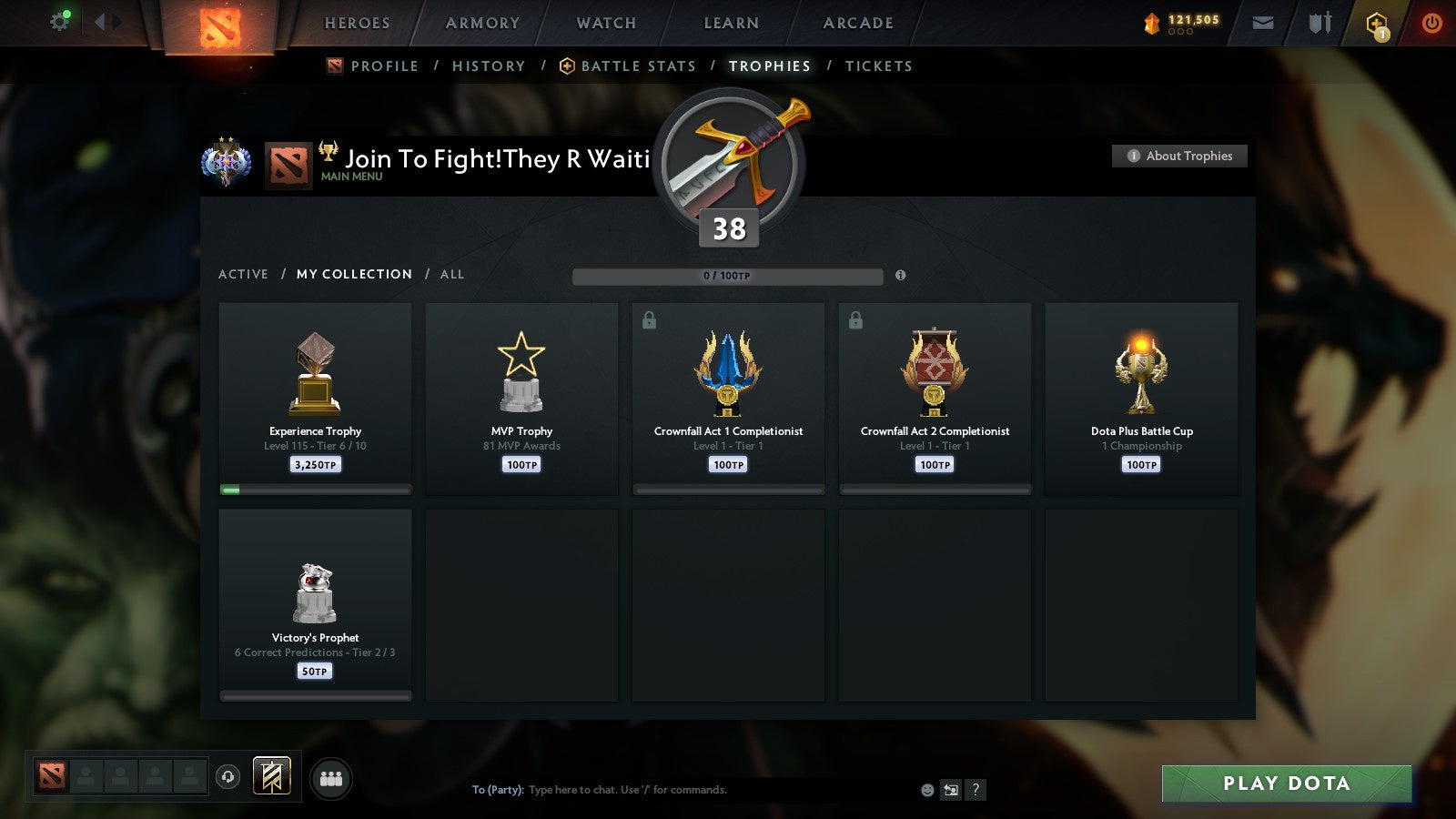Open the WATCH menu
Screen dimensions: 1456x819
(x=605, y=23)
